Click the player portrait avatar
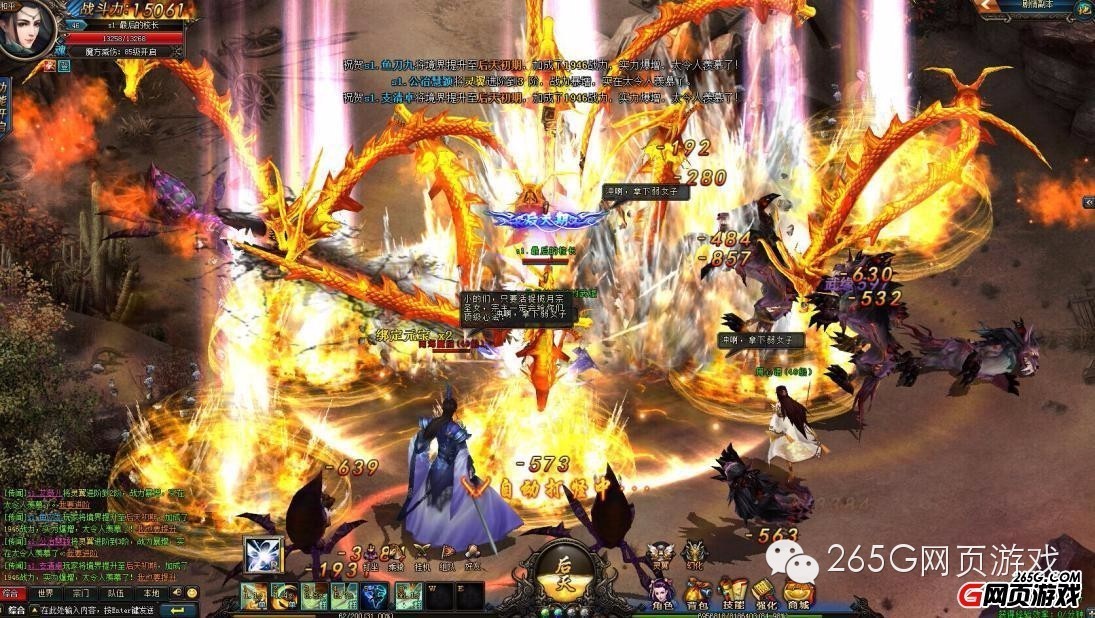 pos(27,32)
